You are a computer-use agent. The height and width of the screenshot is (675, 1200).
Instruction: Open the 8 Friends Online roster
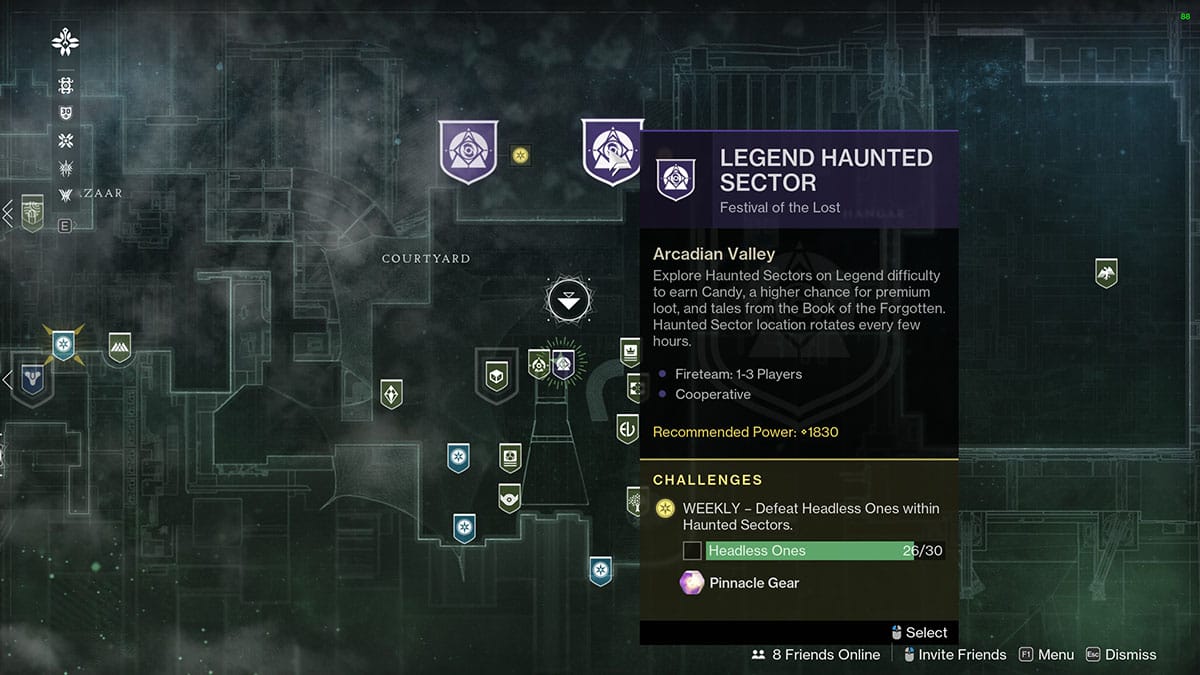(816, 655)
